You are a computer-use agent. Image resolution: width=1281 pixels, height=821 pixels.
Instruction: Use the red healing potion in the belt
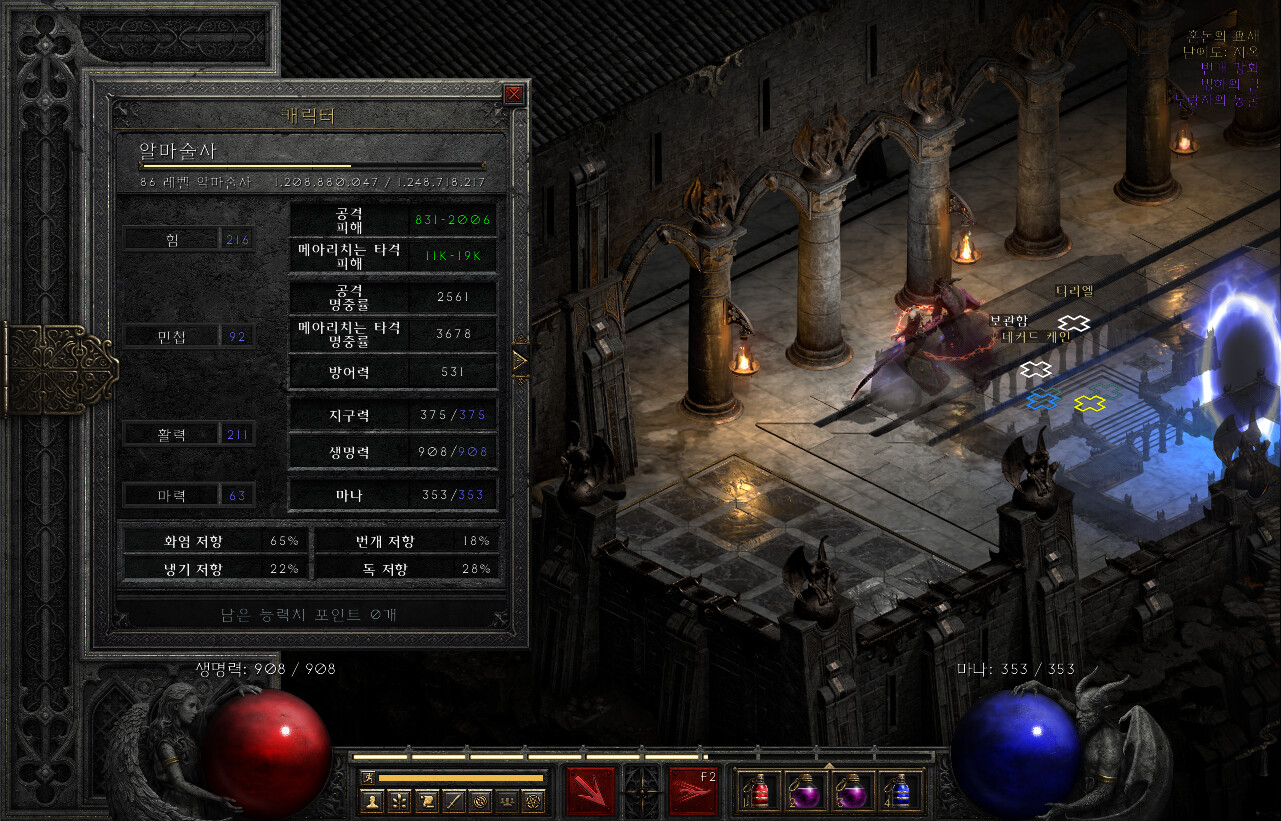tap(759, 792)
